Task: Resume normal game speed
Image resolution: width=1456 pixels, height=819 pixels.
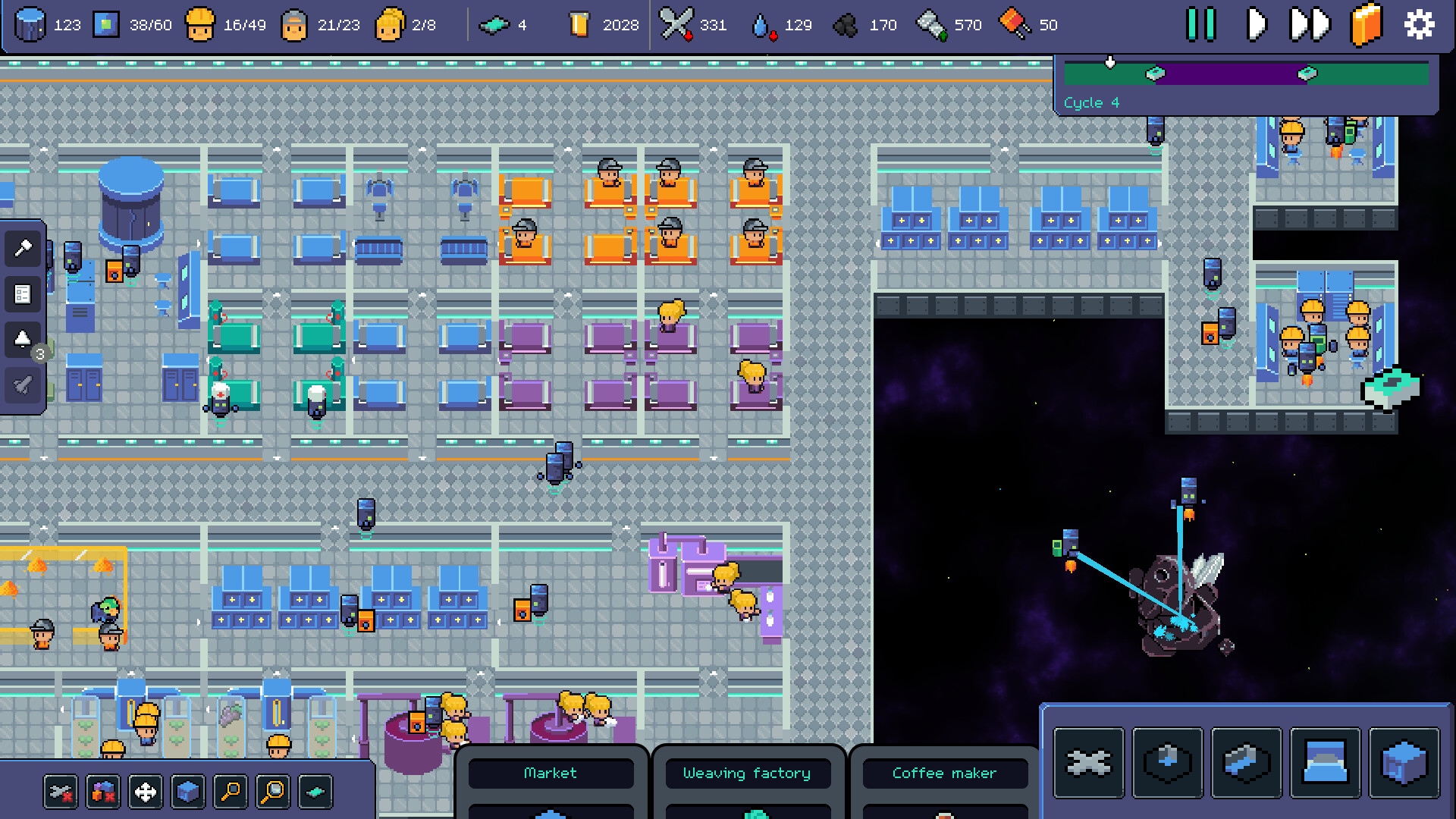Action: 1255,24
